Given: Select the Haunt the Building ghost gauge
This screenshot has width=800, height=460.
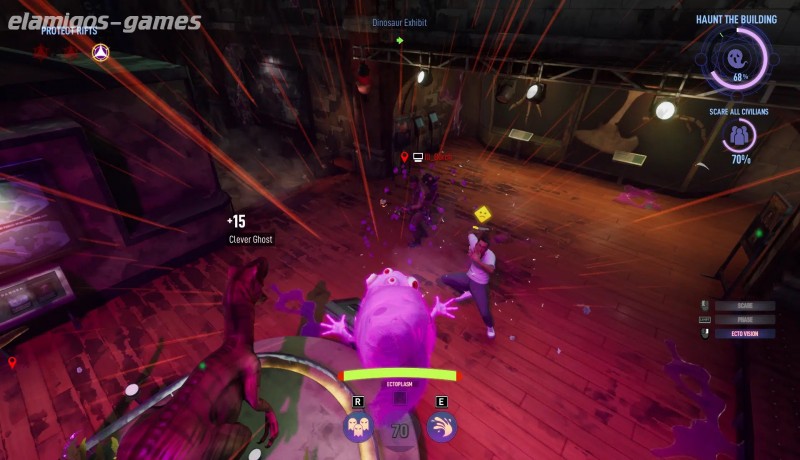Looking at the screenshot, I should pyautogui.click(x=740, y=58).
